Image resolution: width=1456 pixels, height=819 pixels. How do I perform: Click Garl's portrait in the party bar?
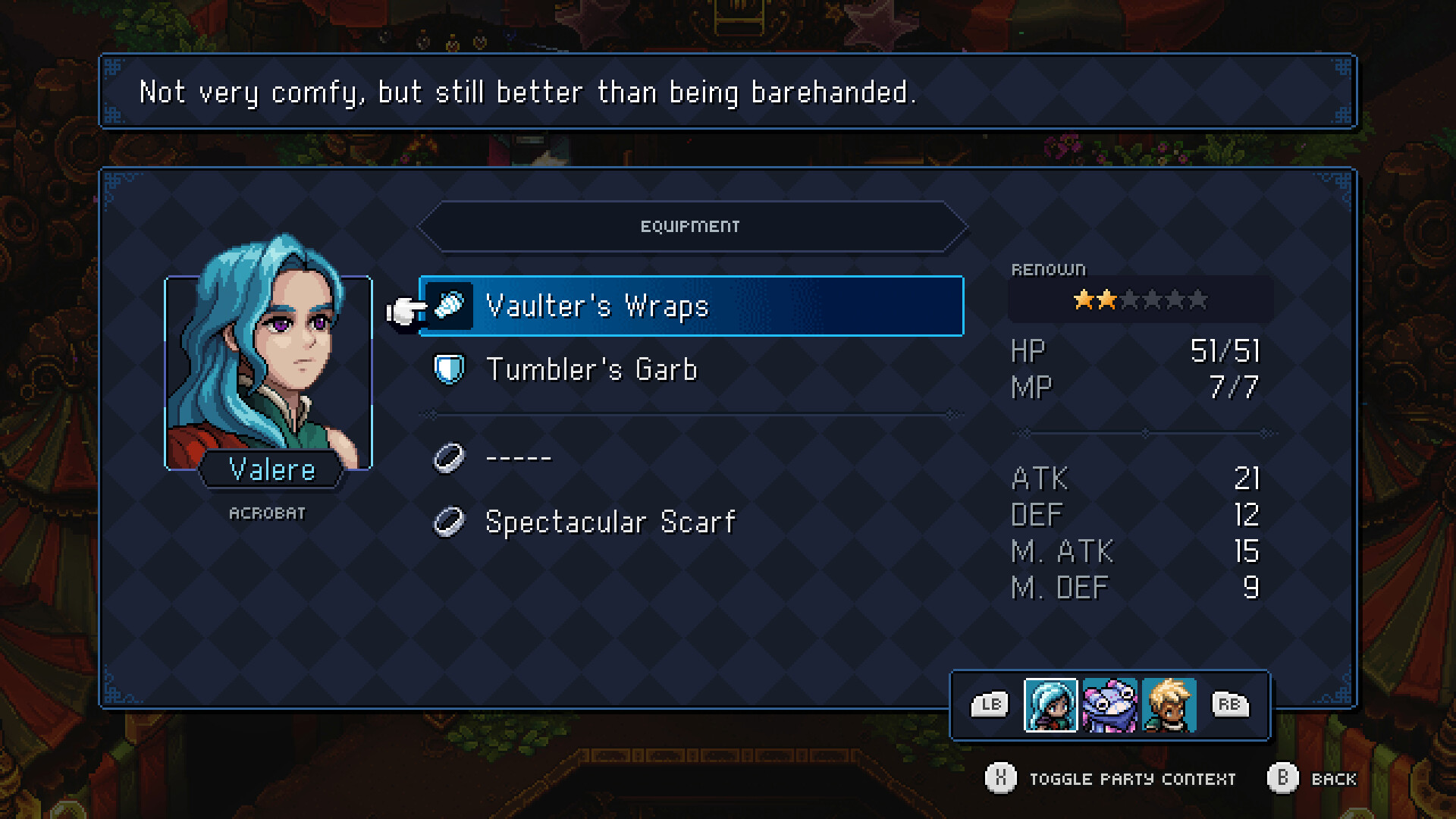pyautogui.click(x=1109, y=706)
